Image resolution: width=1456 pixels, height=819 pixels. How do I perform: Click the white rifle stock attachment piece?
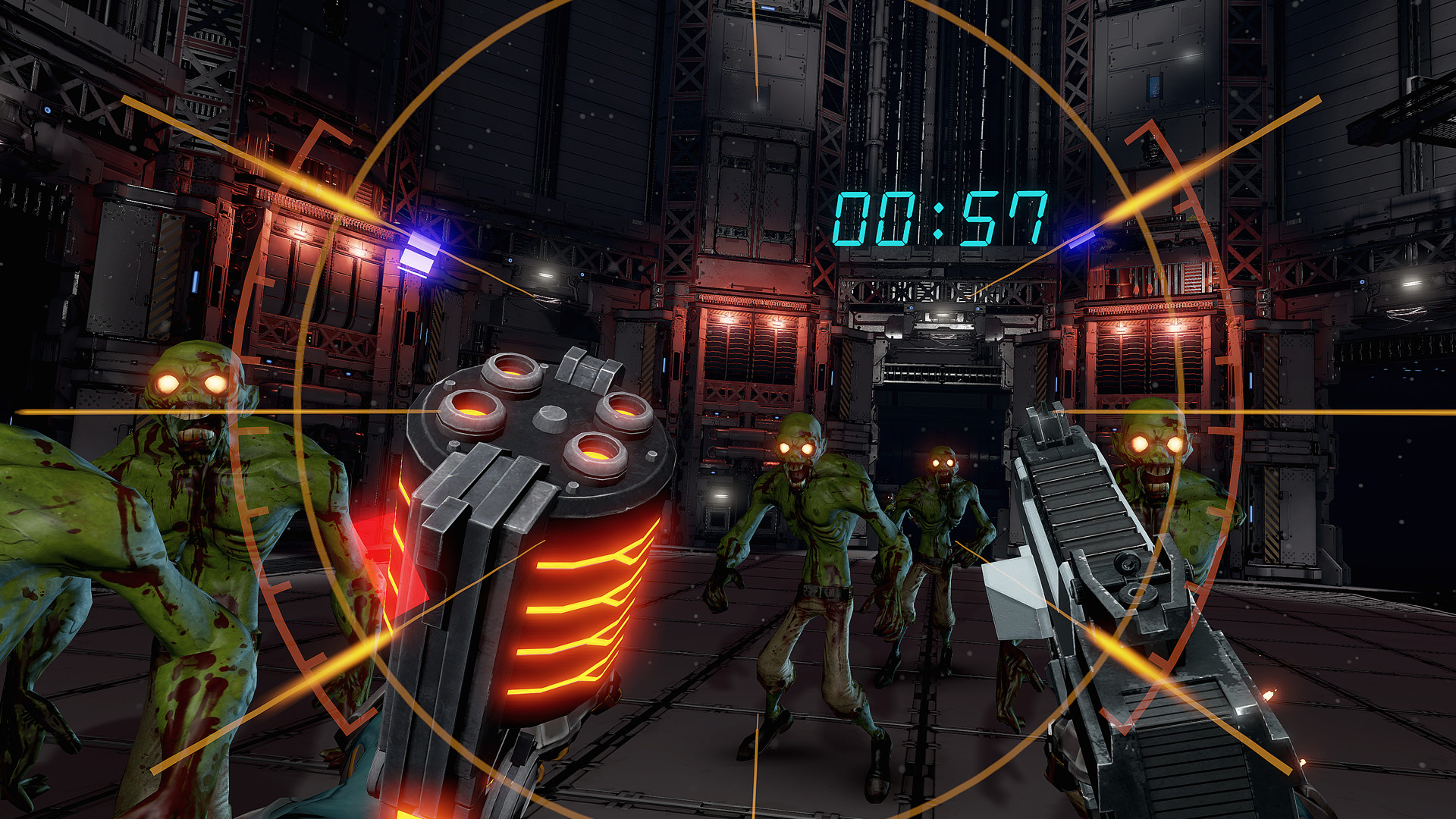tap(1009, 599)
